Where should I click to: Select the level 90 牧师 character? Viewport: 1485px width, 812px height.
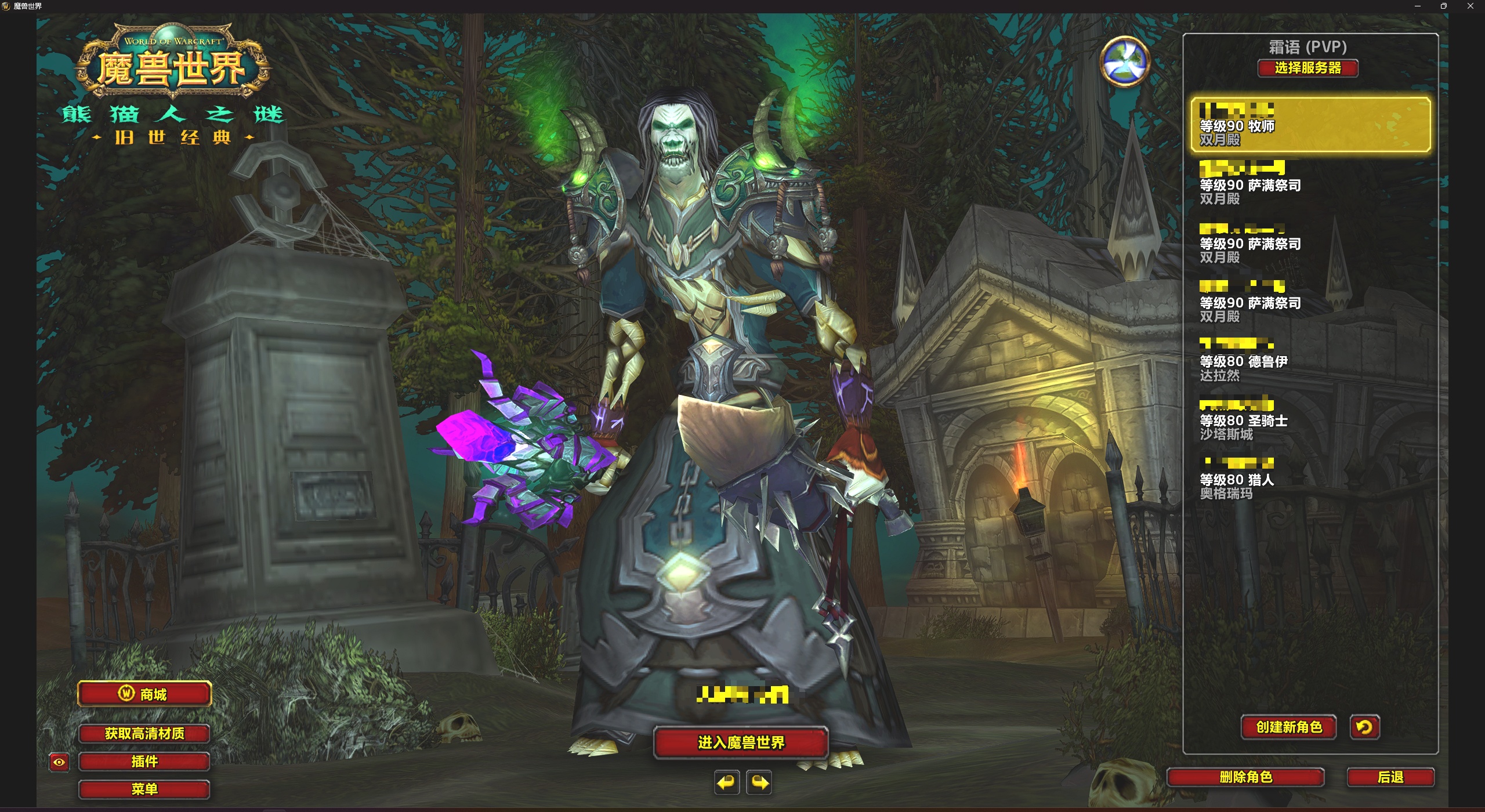click(1310, 125)
